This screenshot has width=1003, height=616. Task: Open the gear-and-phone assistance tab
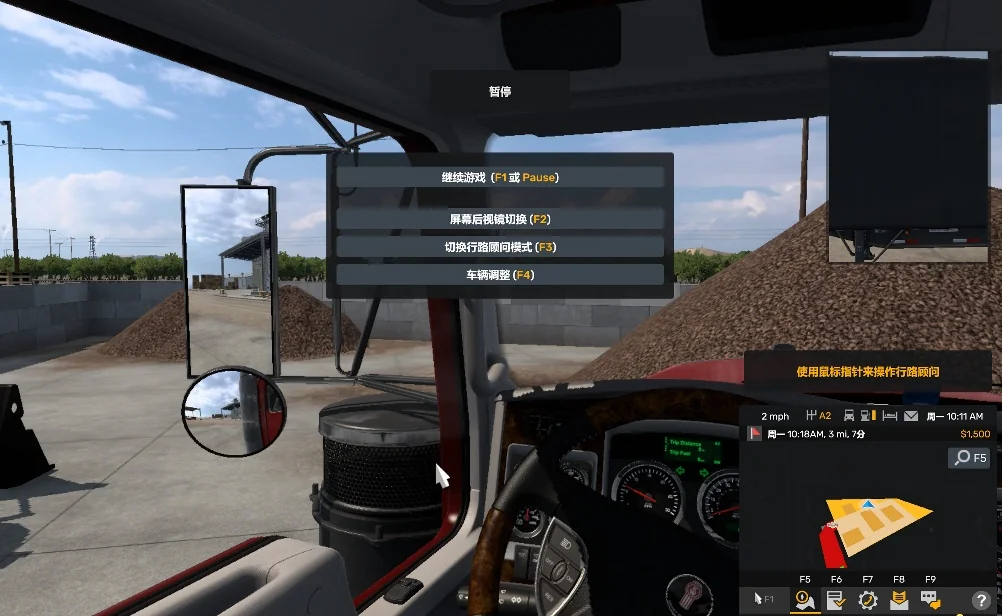(867, 600)
